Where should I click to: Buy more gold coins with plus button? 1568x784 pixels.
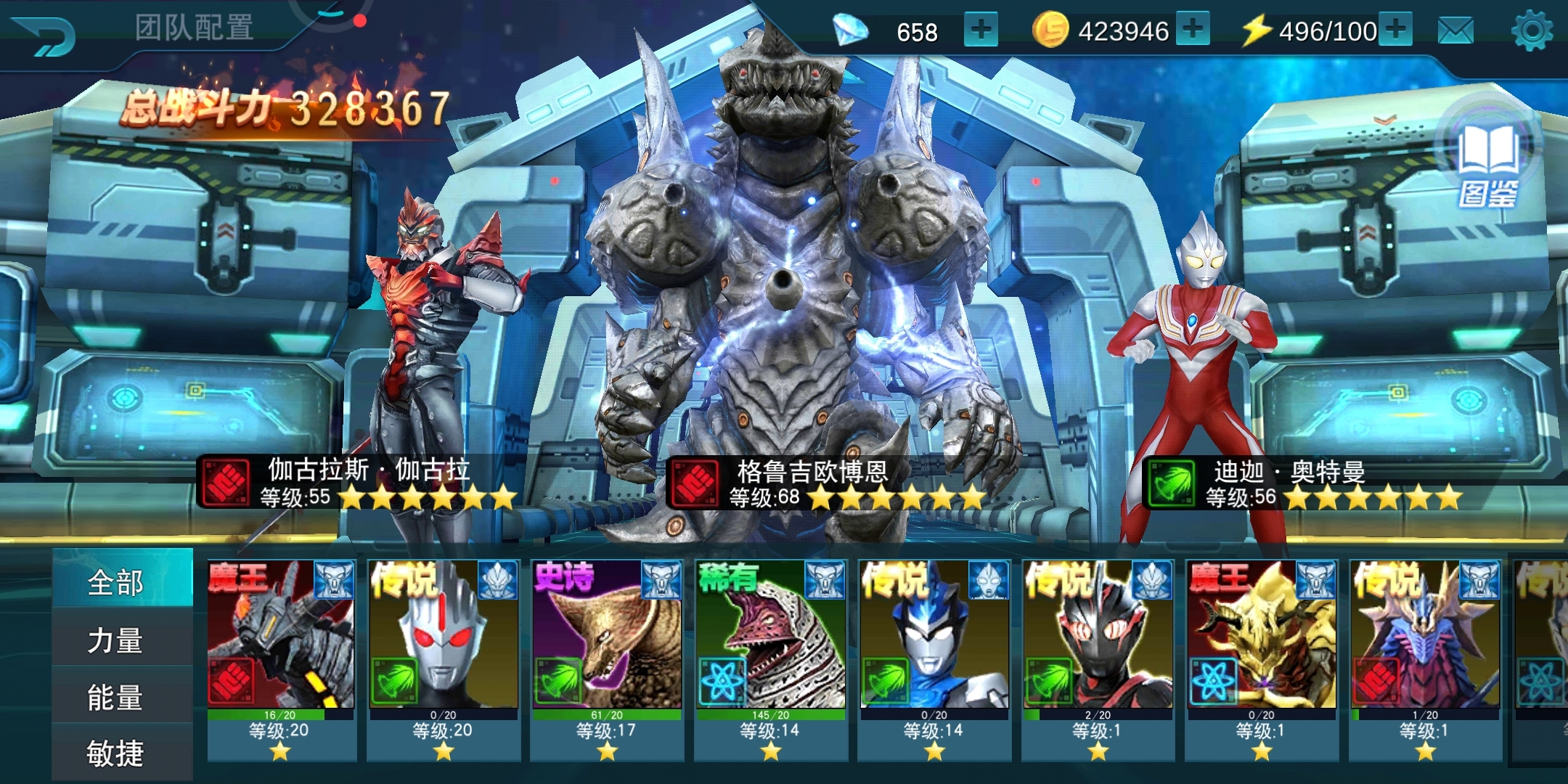point(1193,30)
